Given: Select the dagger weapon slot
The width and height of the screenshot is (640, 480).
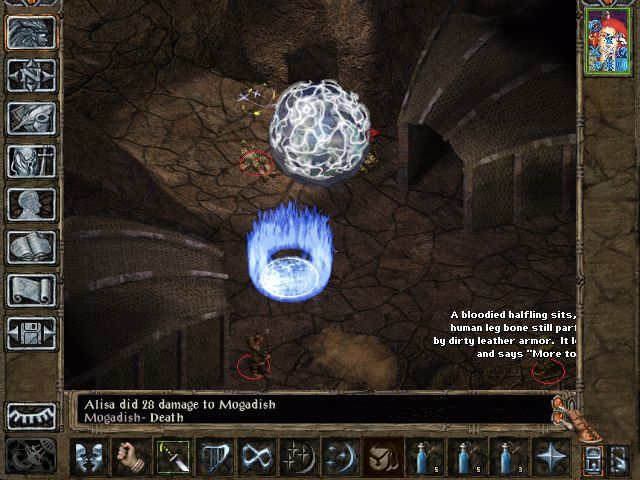Looking at the screenshot, I should coord(172,456).
